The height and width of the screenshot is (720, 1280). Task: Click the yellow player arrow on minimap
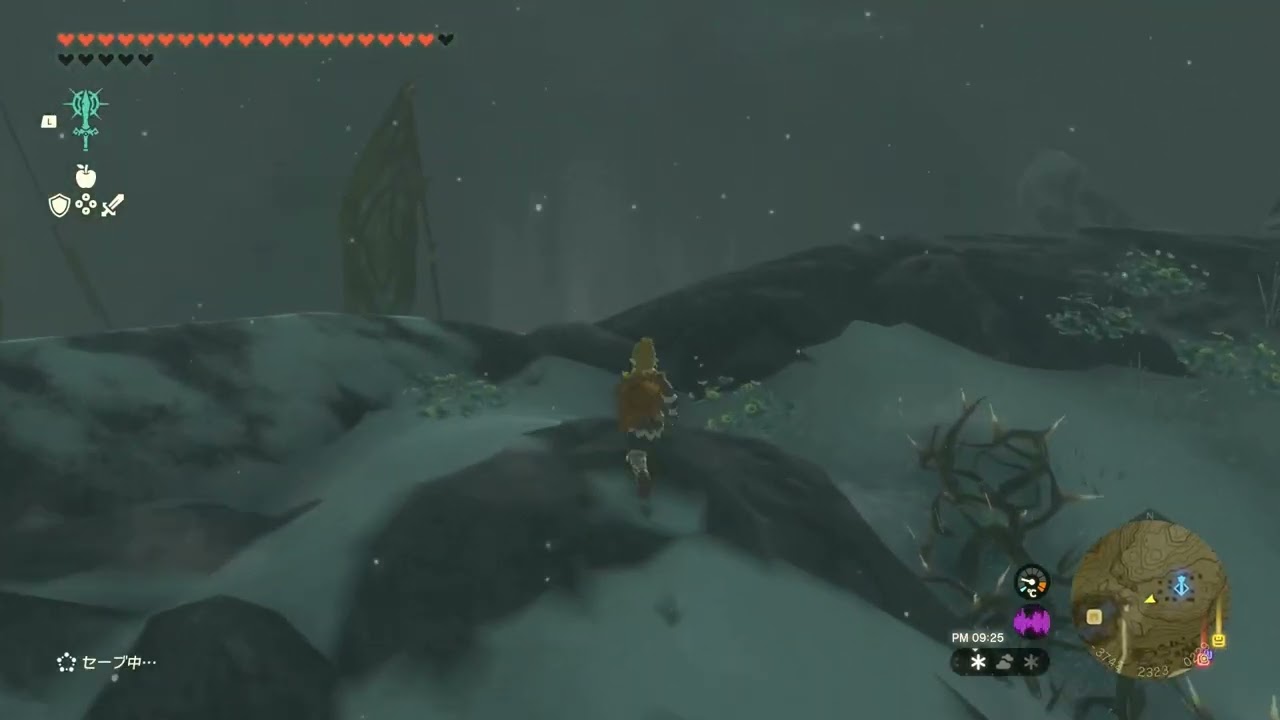point(1150,599)
